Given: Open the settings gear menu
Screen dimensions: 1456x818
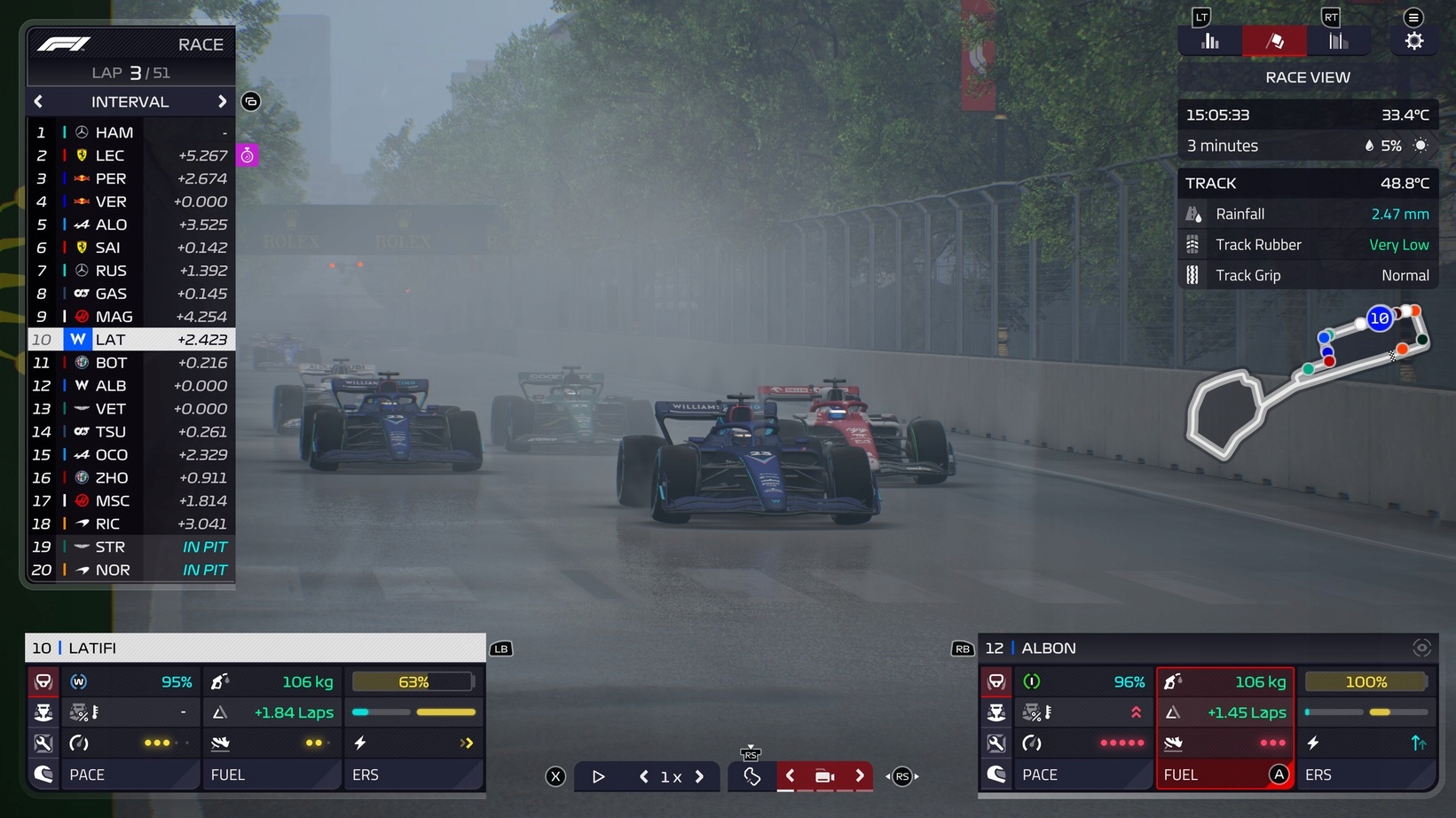Looking at the screenshot, I should (x=1413, y=41).
